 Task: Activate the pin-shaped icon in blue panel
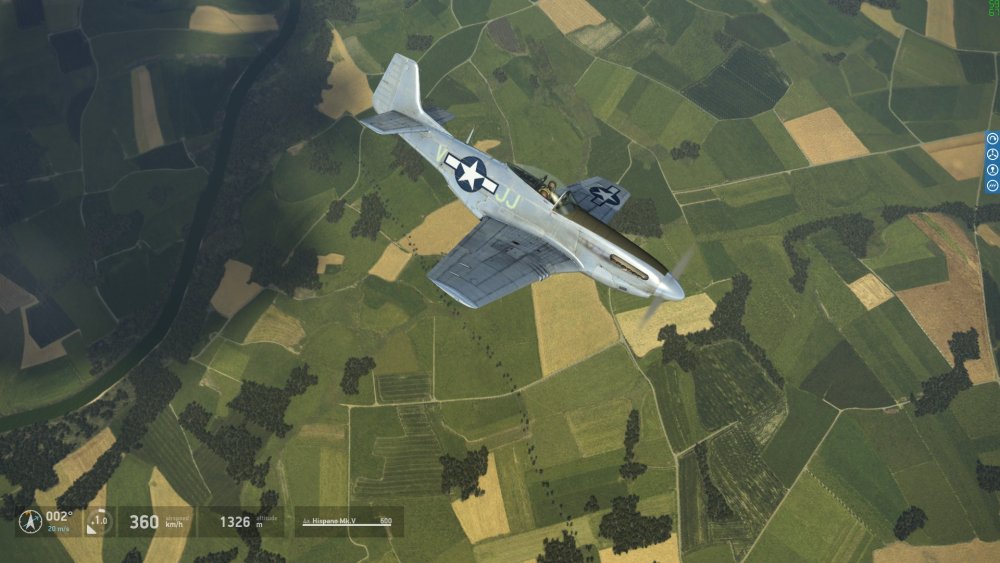click(992, 170)
